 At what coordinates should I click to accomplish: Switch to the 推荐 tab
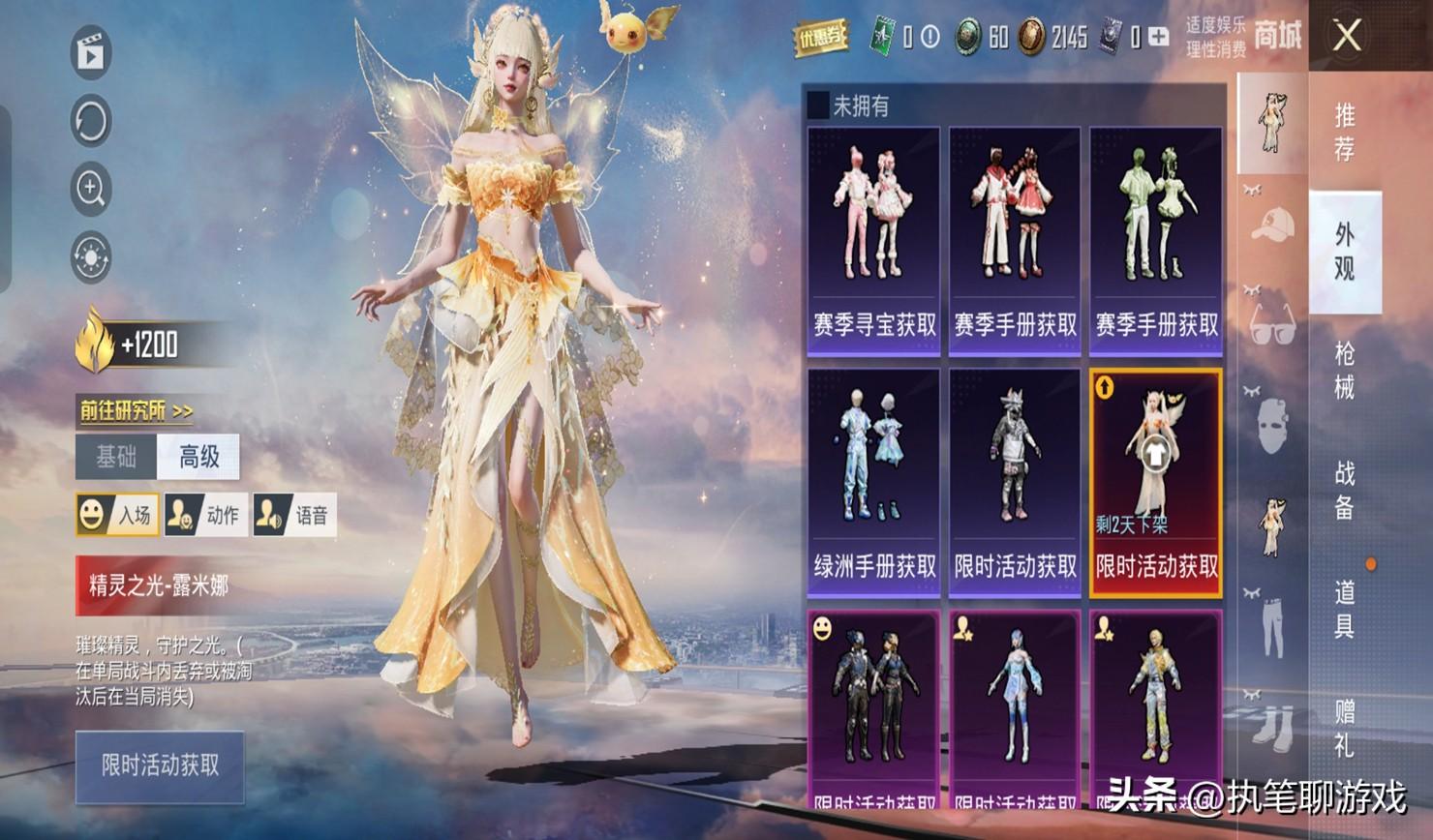pyautogui.click(x=1344, y=133)
